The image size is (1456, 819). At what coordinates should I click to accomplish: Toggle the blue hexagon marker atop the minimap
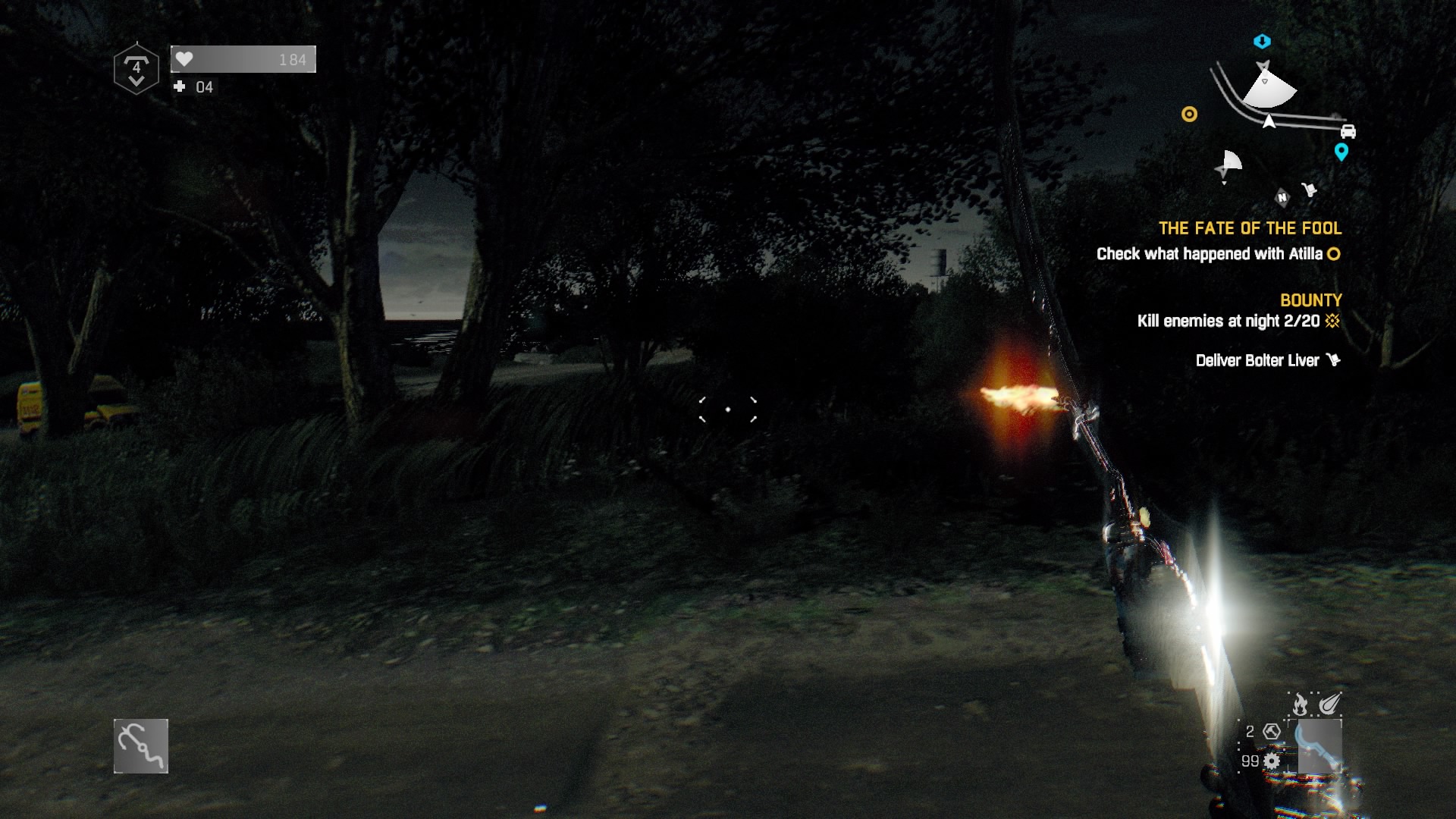[x=1261, y=41]
